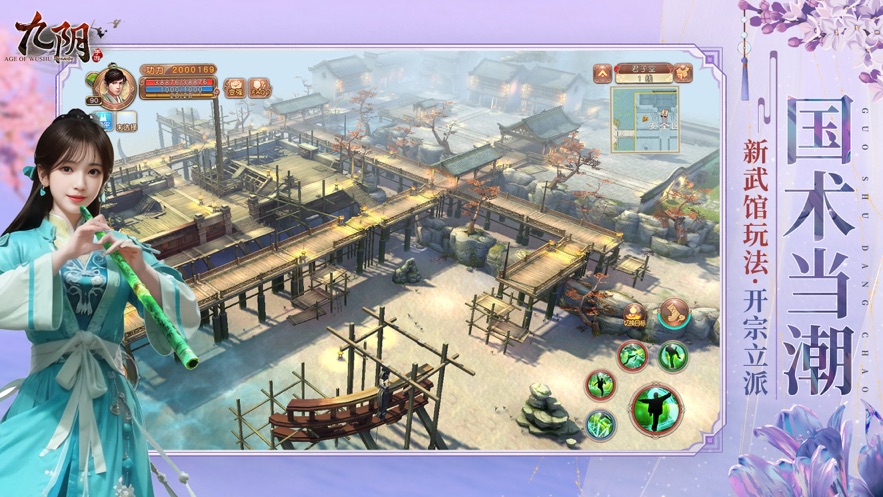Tap the 未选择 slot under the portrait
This screenshot has width=883, height=497.
pyautogui.click(x=126, y=123)
